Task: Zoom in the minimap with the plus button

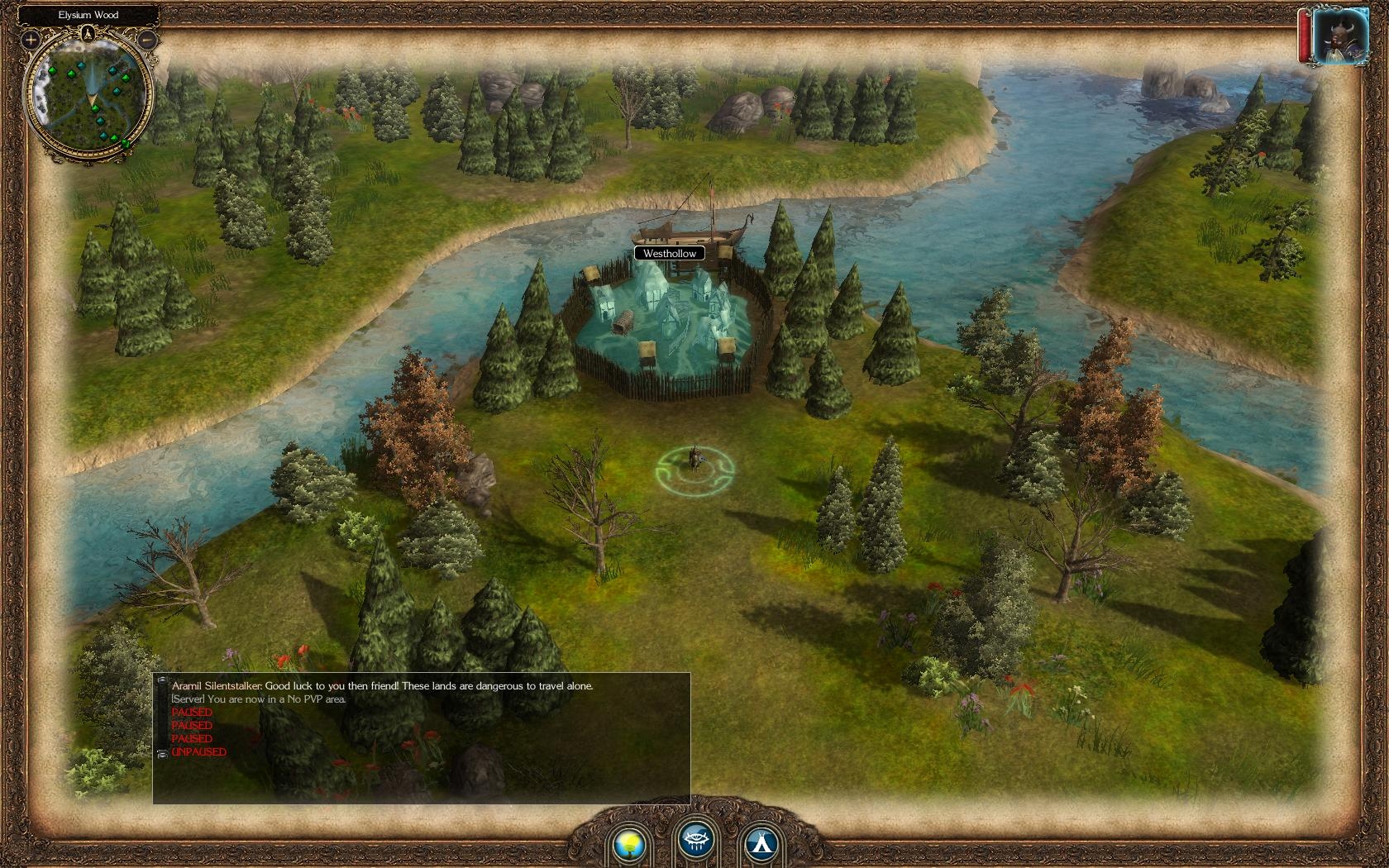Action: [31, 39]
